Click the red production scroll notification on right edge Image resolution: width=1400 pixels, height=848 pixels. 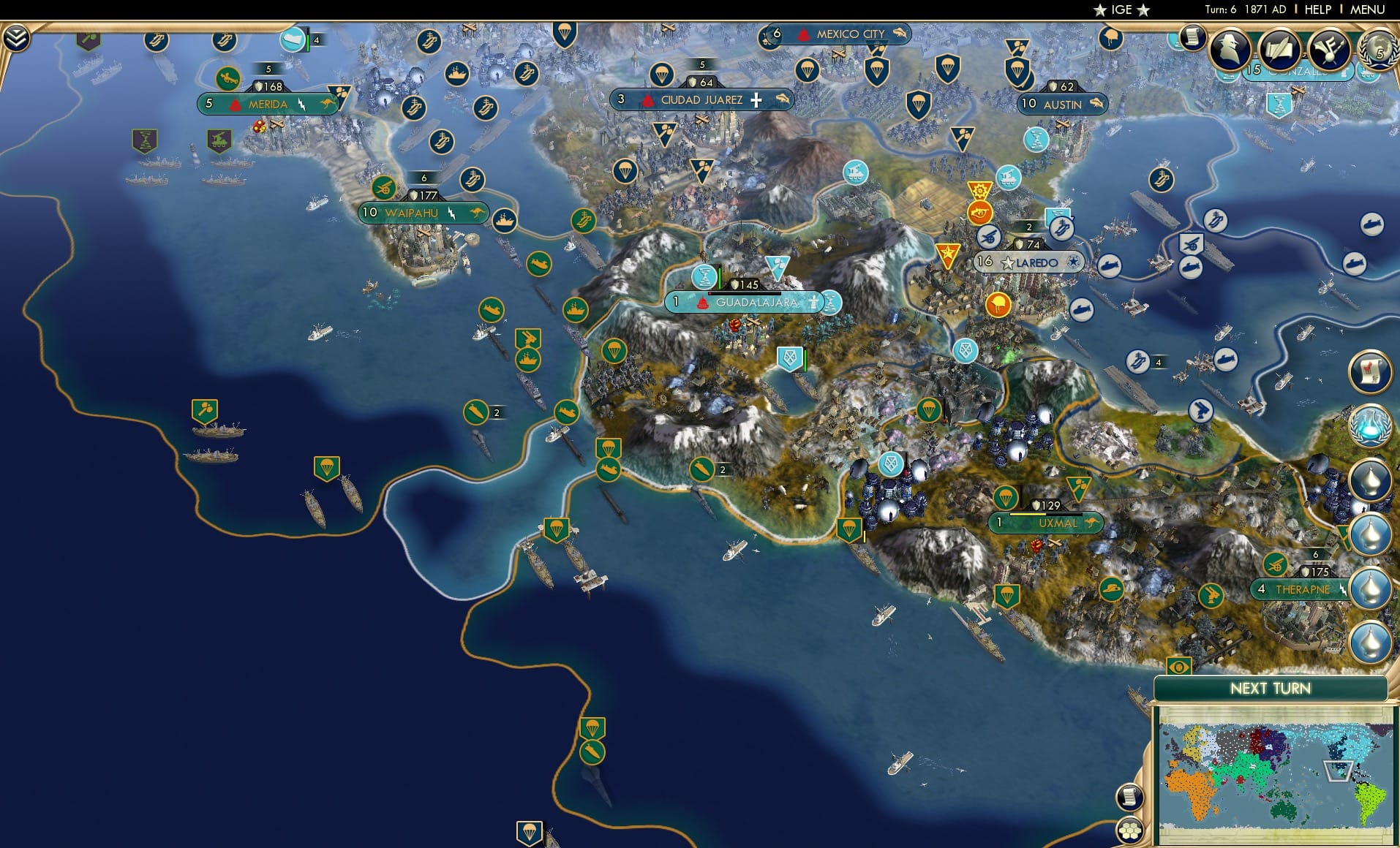point(1369,373)
